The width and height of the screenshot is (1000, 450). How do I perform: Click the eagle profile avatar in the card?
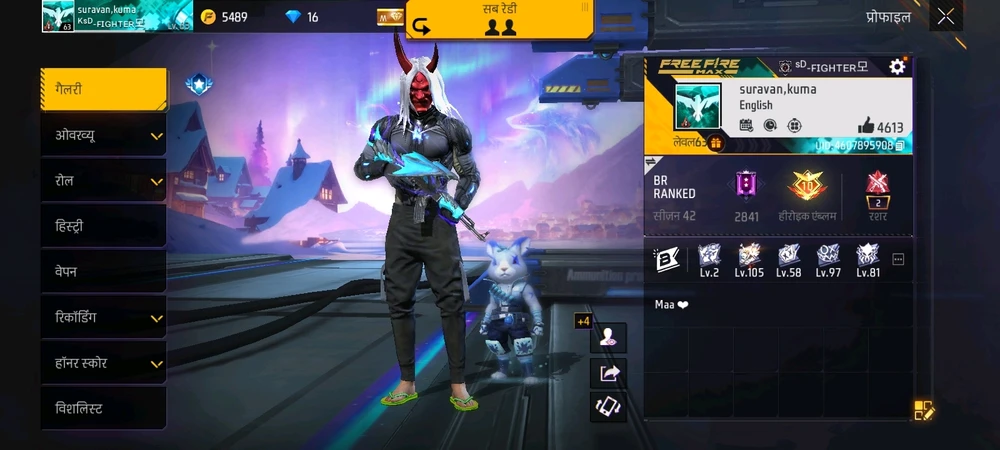(x=696, y=106)
